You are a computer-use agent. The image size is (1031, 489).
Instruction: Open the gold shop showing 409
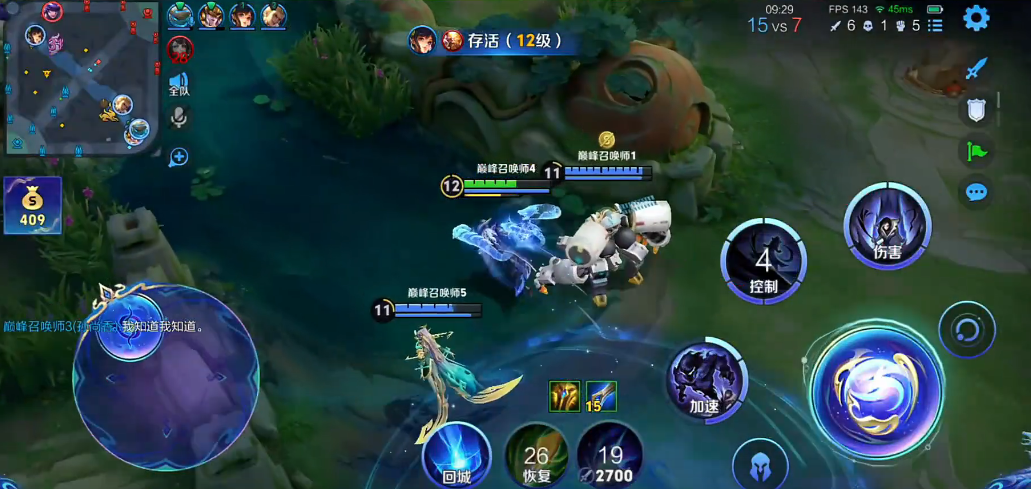click(33, 205)
